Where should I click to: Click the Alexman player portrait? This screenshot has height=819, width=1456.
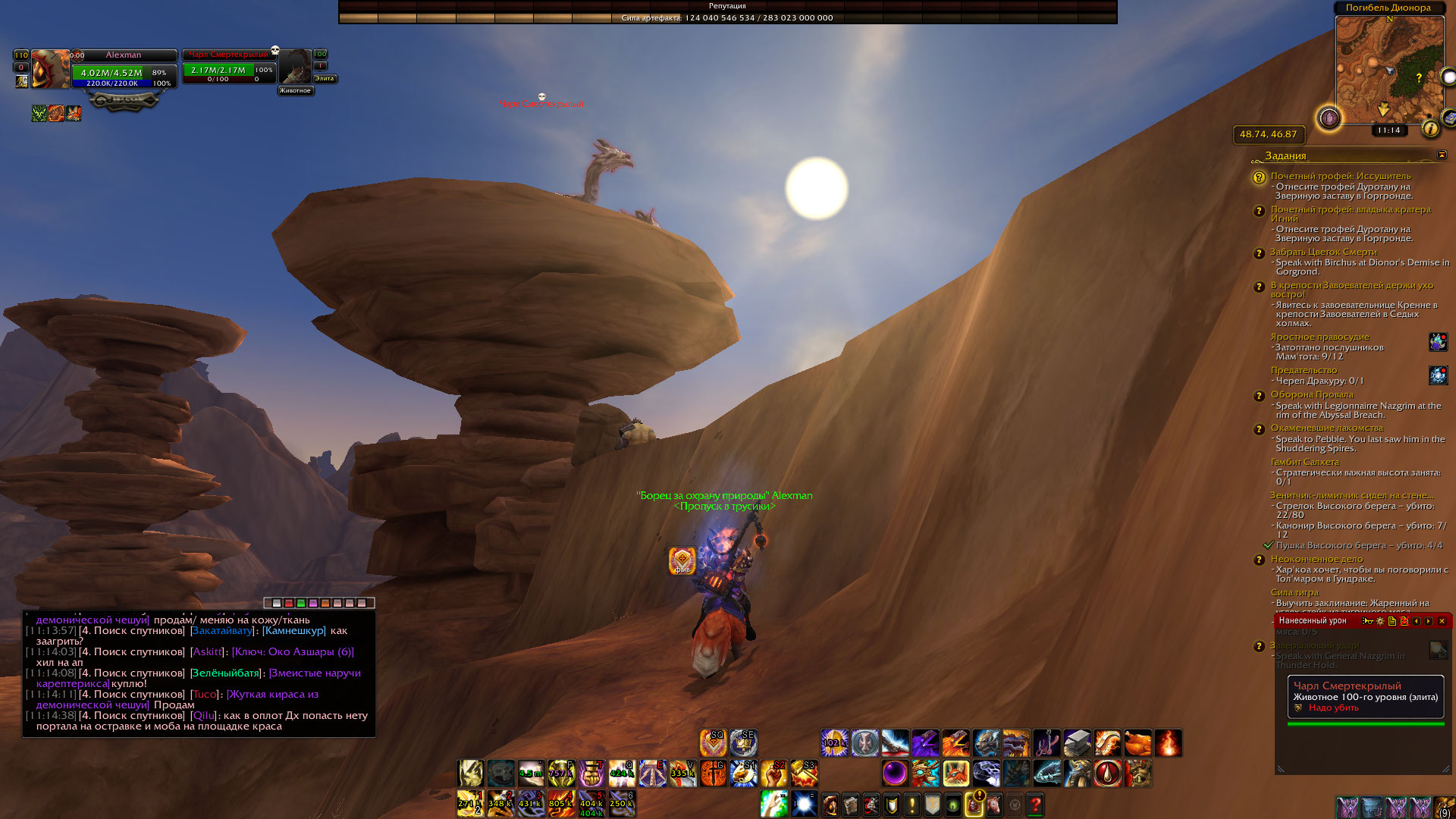pos(50,70)
